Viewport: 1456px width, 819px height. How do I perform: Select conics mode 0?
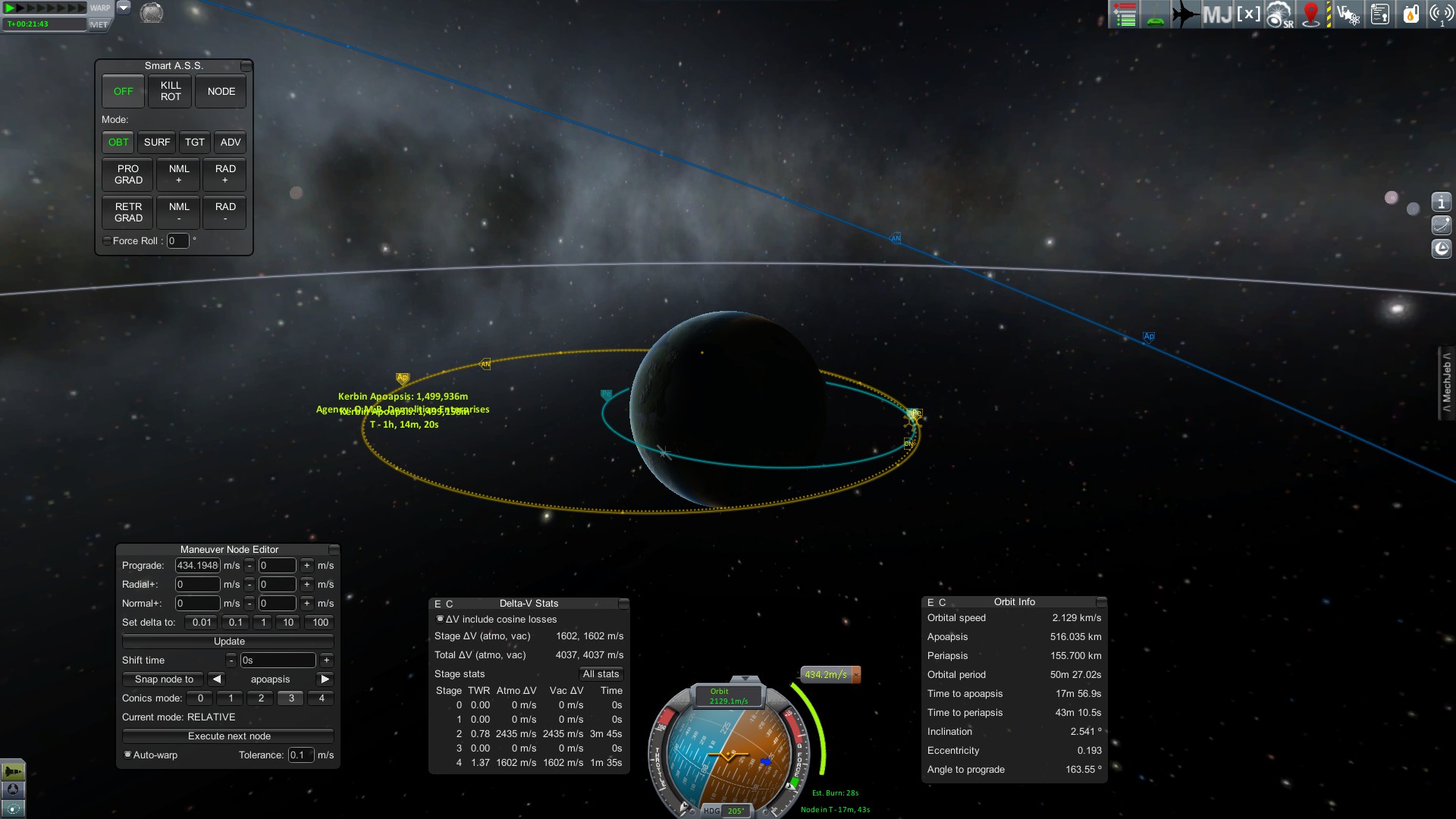[x=200, y=698]
